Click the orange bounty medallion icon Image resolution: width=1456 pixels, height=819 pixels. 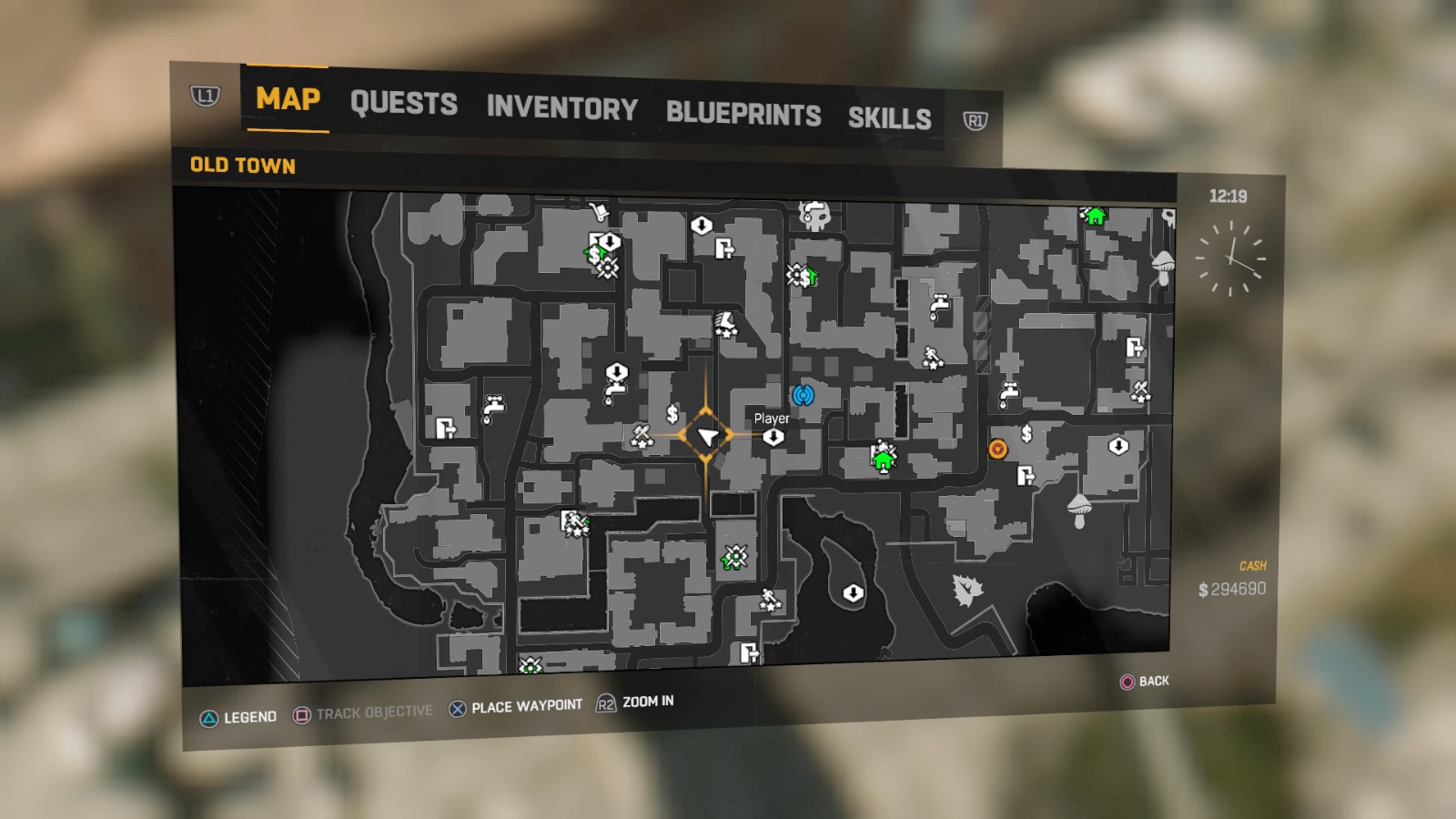[x=996, y=448]
